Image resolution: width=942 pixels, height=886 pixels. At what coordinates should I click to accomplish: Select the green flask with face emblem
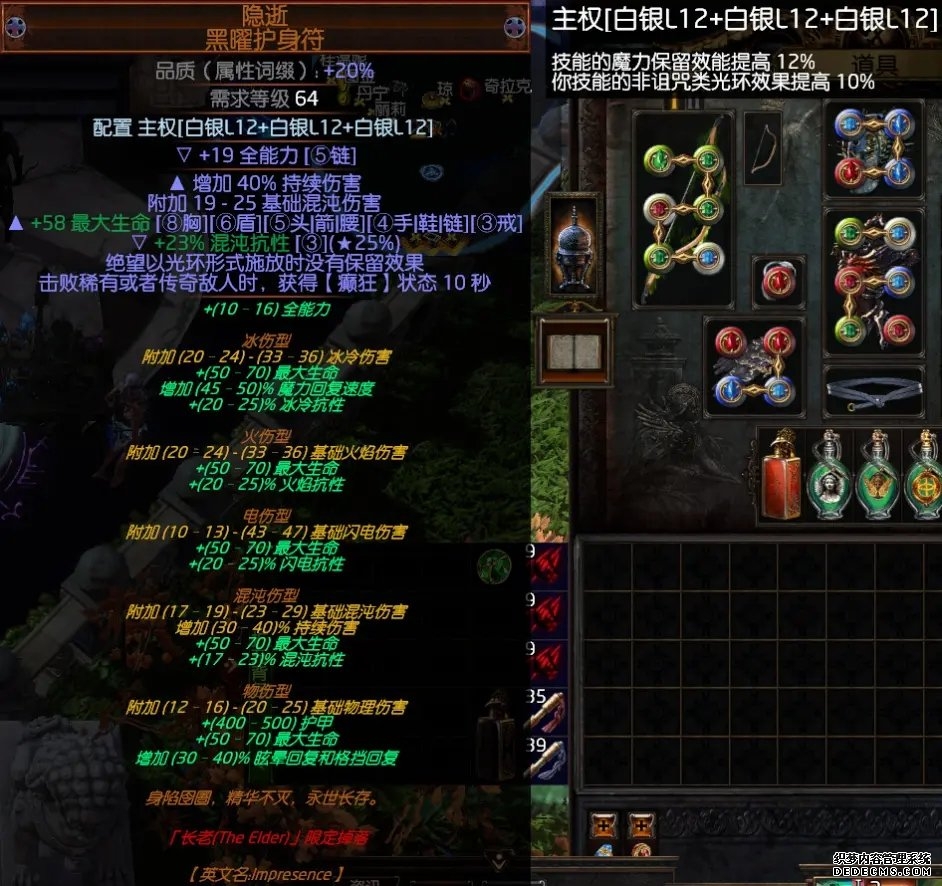pyautogui.click(x=830, y=476)
